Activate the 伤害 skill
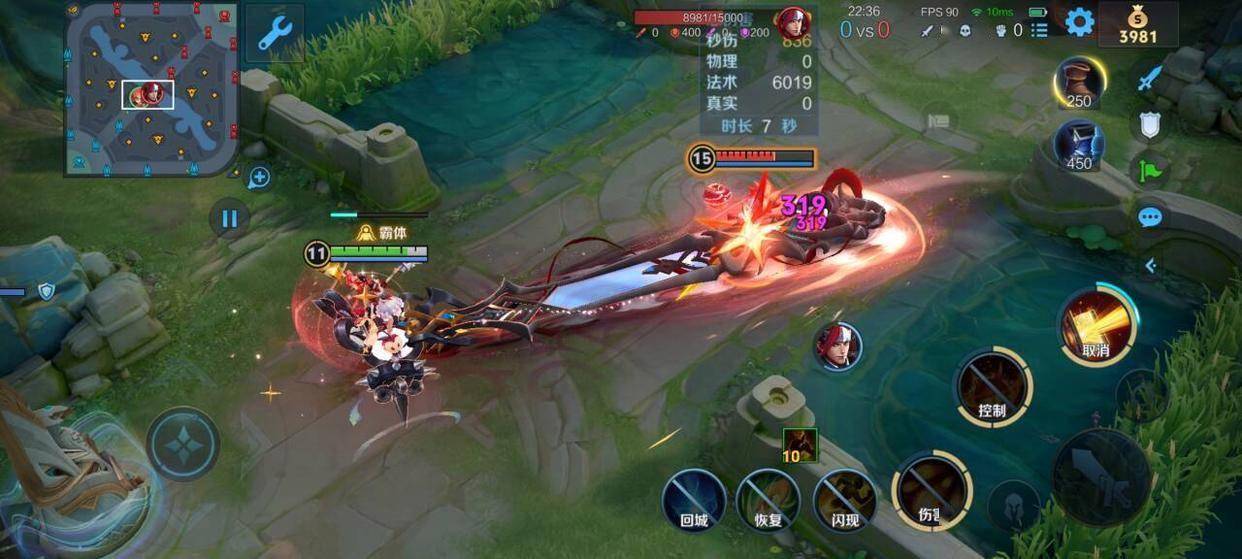1242x559 pixels. click(931, 491)
